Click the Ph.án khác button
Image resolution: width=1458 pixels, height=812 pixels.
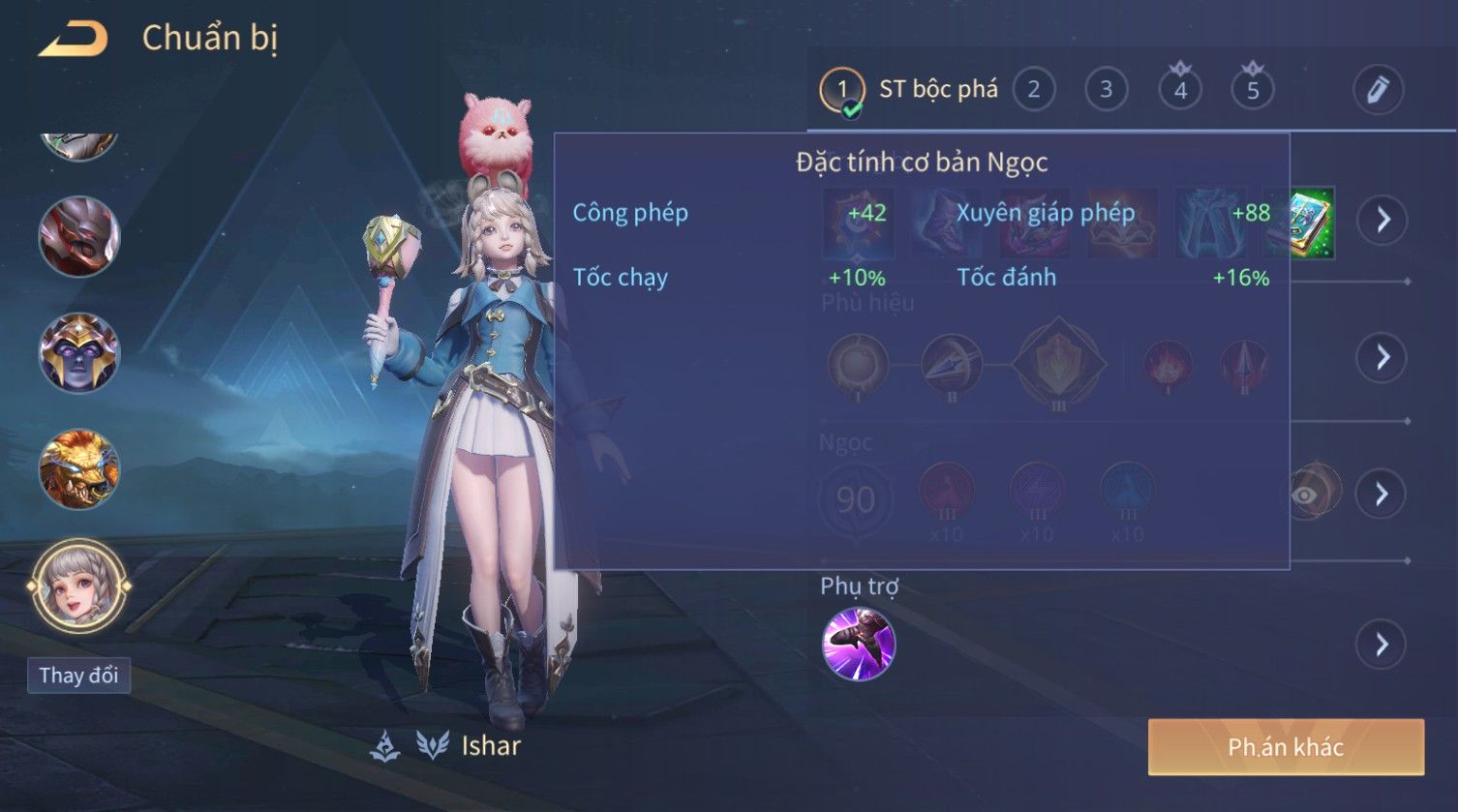pyautogui.click(x=1286, y=747)
